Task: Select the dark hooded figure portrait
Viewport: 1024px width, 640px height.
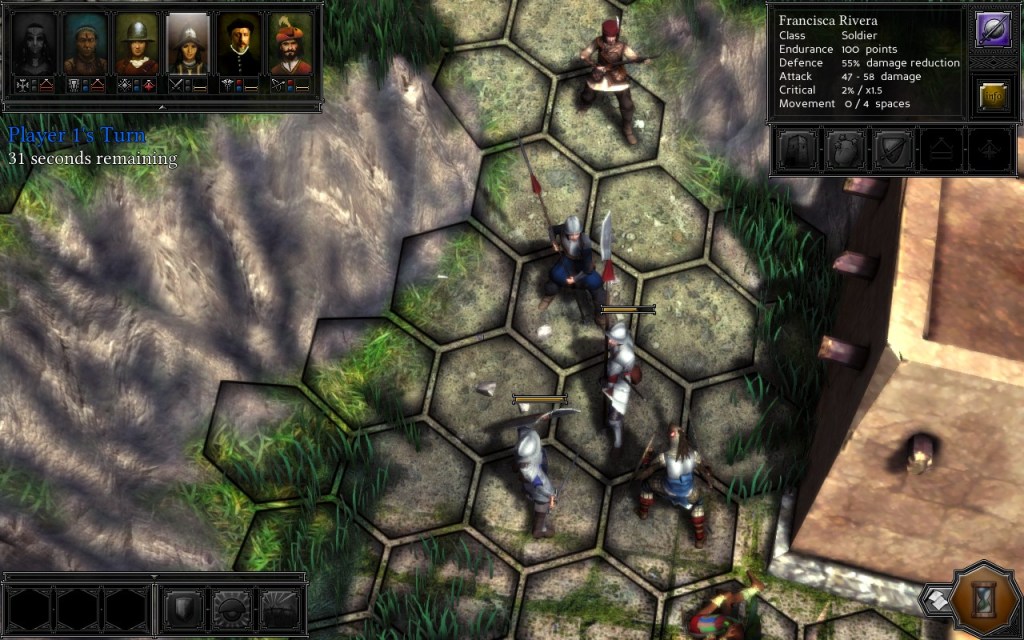Action: pos(36,44)
